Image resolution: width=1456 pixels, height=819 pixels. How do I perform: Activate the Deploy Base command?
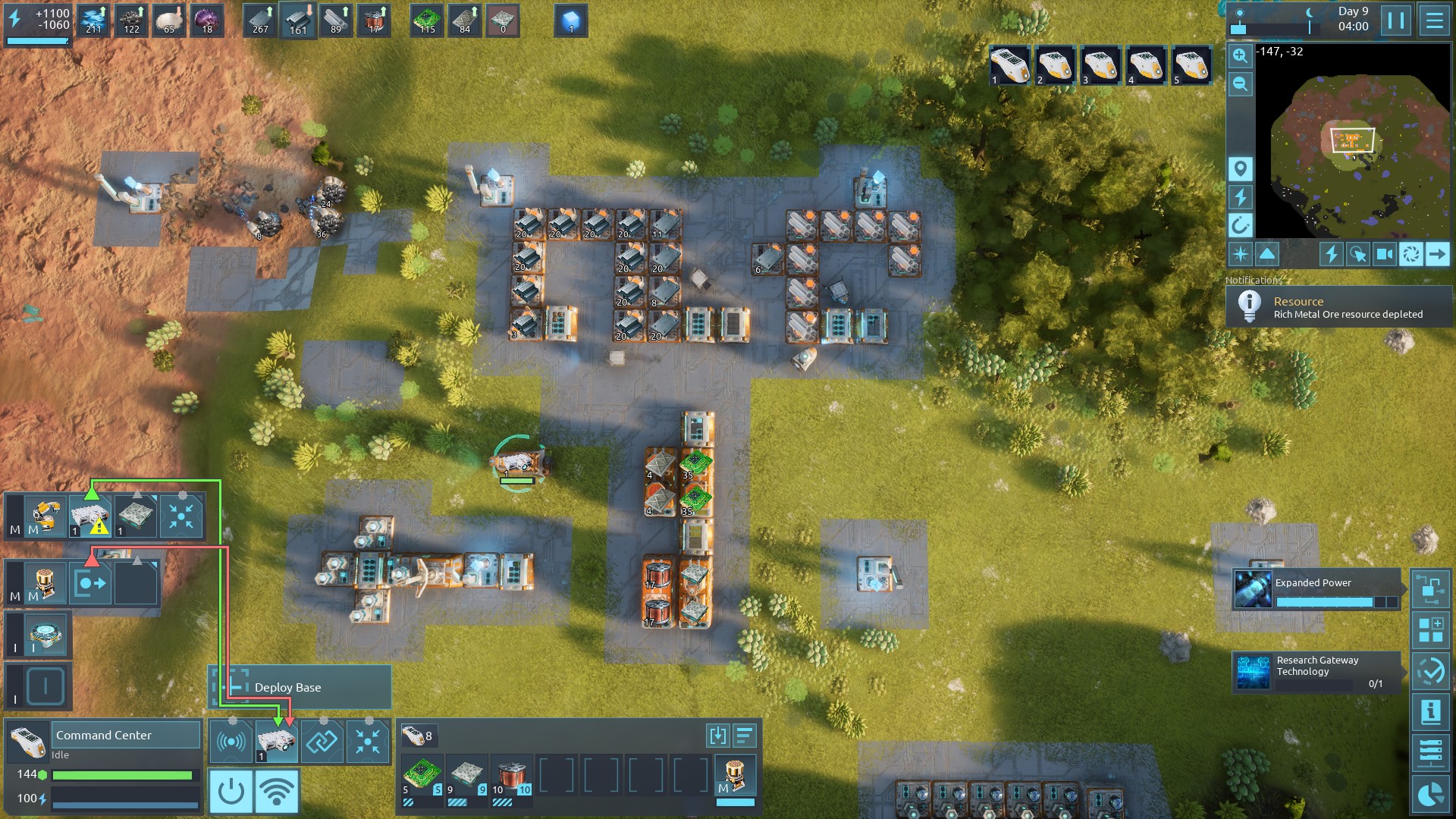[x=300, y=687]
